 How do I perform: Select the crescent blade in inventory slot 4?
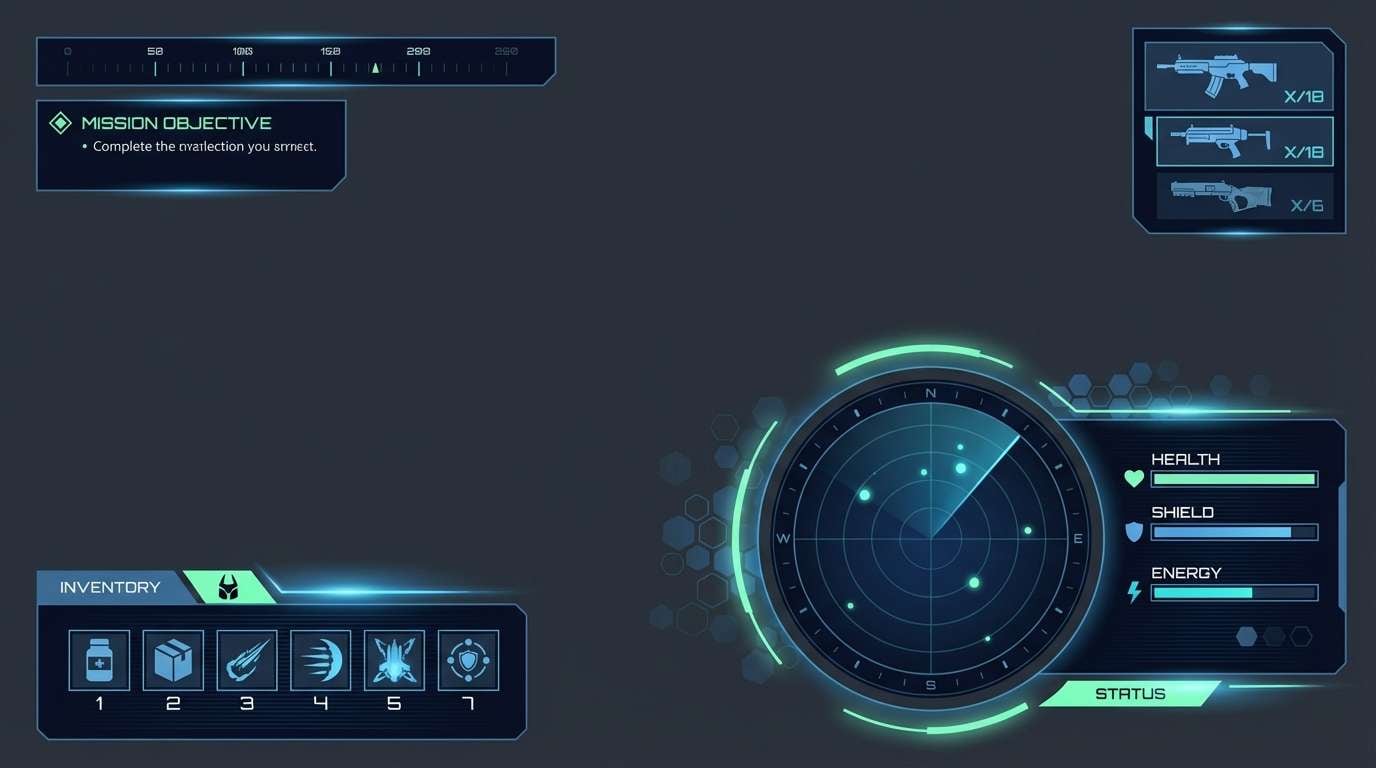320,659
